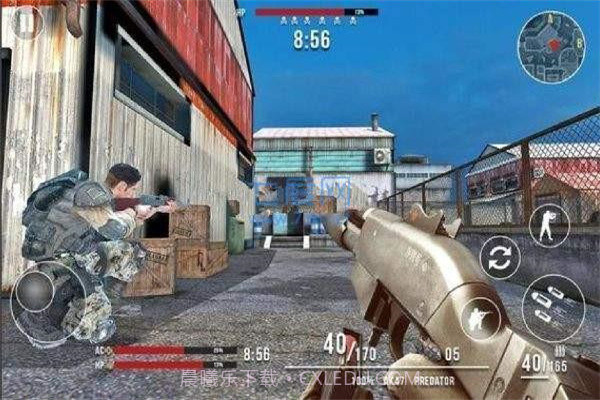Pause the game with the pause button
This screenshot has width=600, height=400.
26,21
